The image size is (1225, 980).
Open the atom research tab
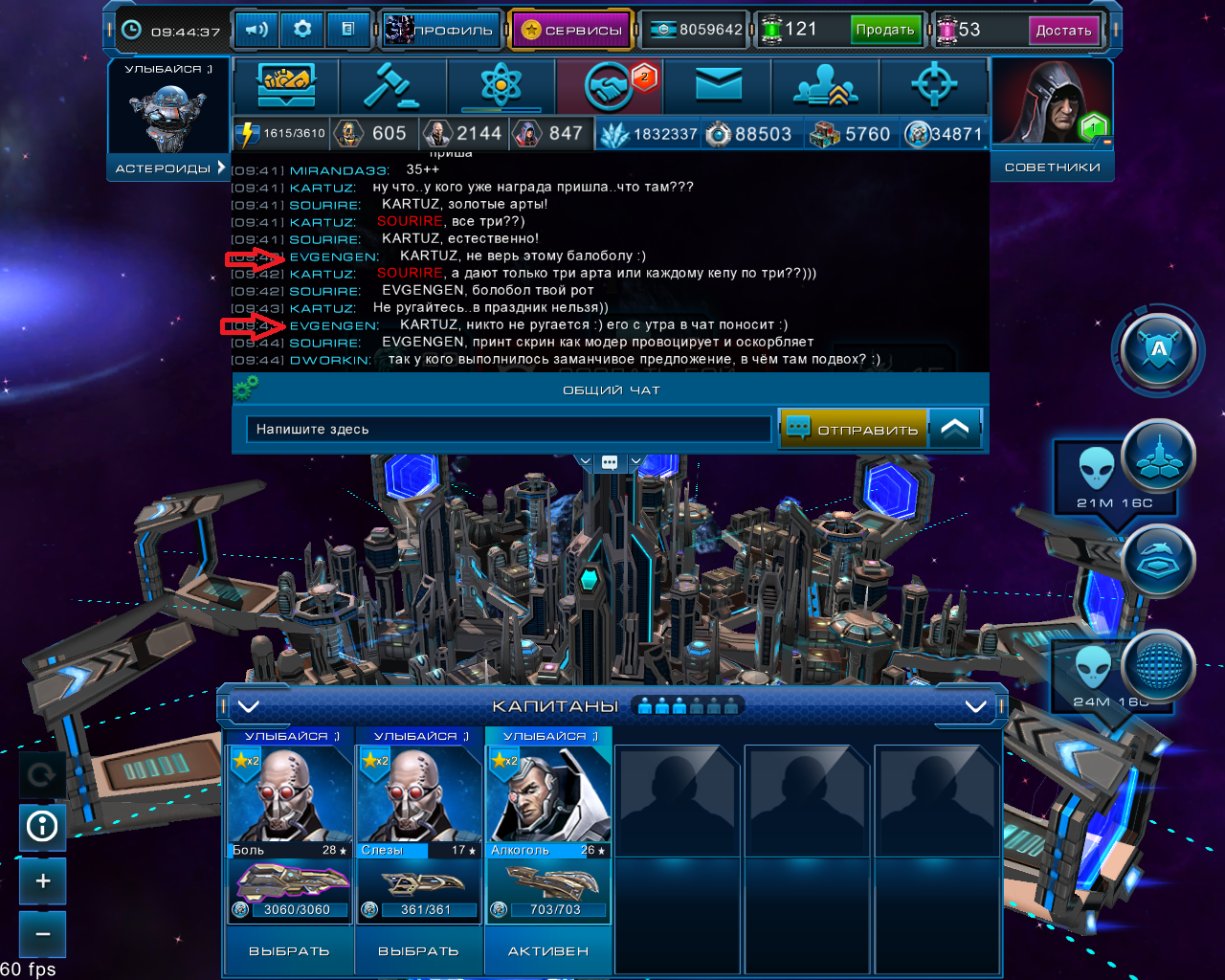(501, 87)
